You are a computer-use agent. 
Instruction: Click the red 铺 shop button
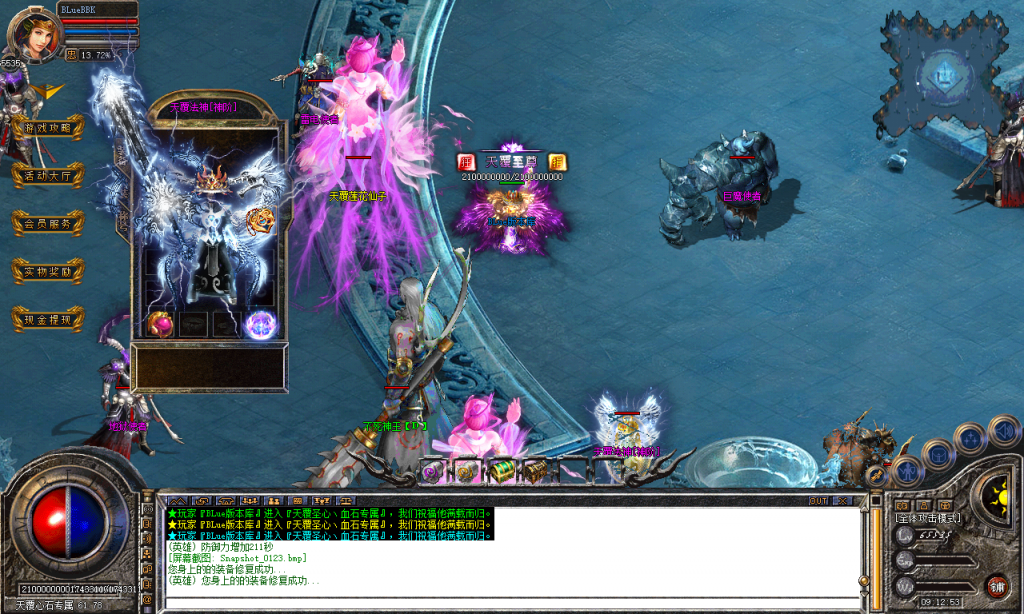click(x=996, y=585)
